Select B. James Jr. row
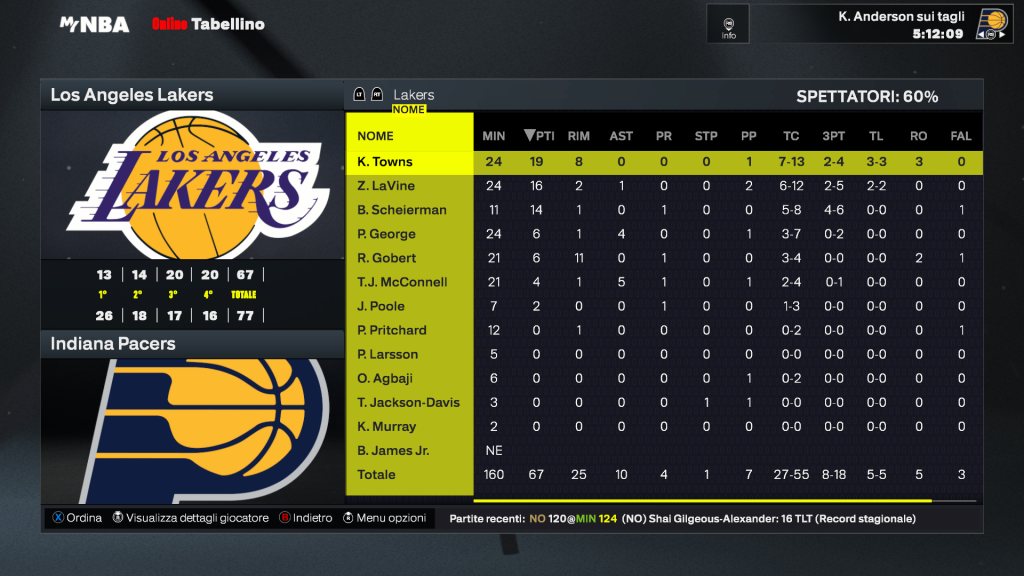 coord(393,450)
